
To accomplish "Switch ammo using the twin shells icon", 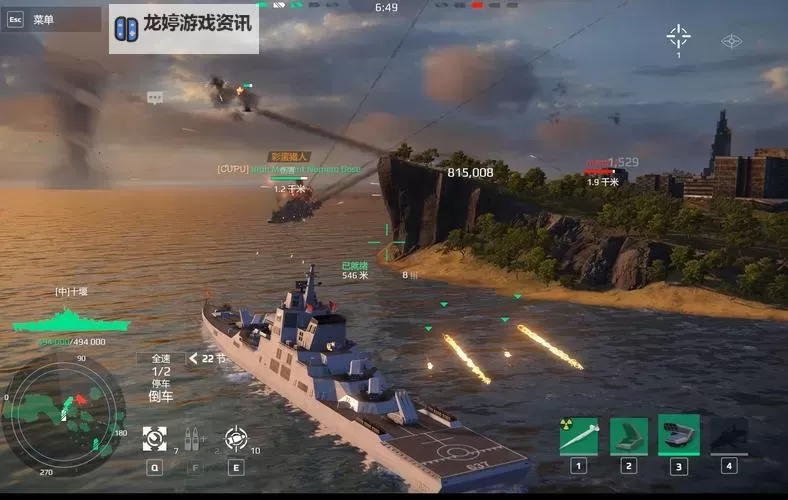I will 193,438.
